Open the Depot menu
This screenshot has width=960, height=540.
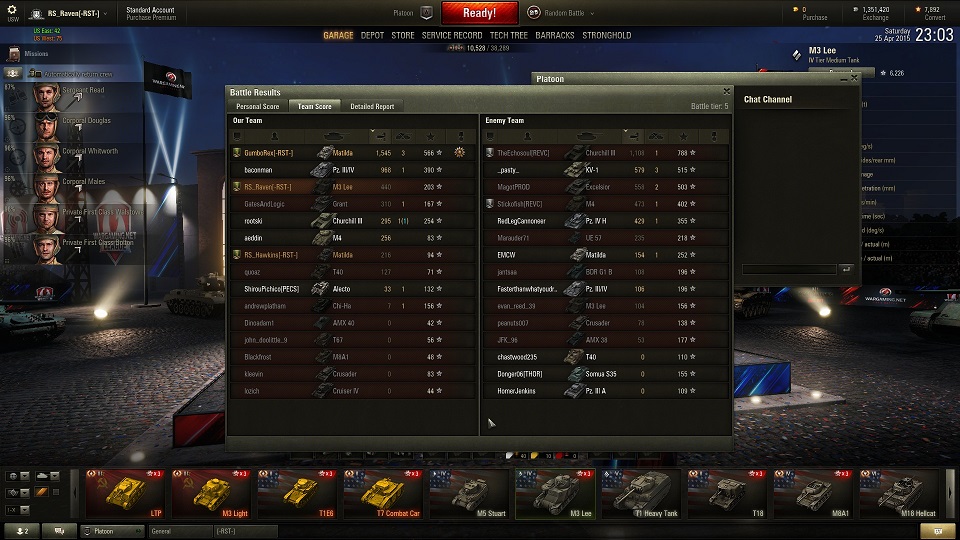coord(372,35)
